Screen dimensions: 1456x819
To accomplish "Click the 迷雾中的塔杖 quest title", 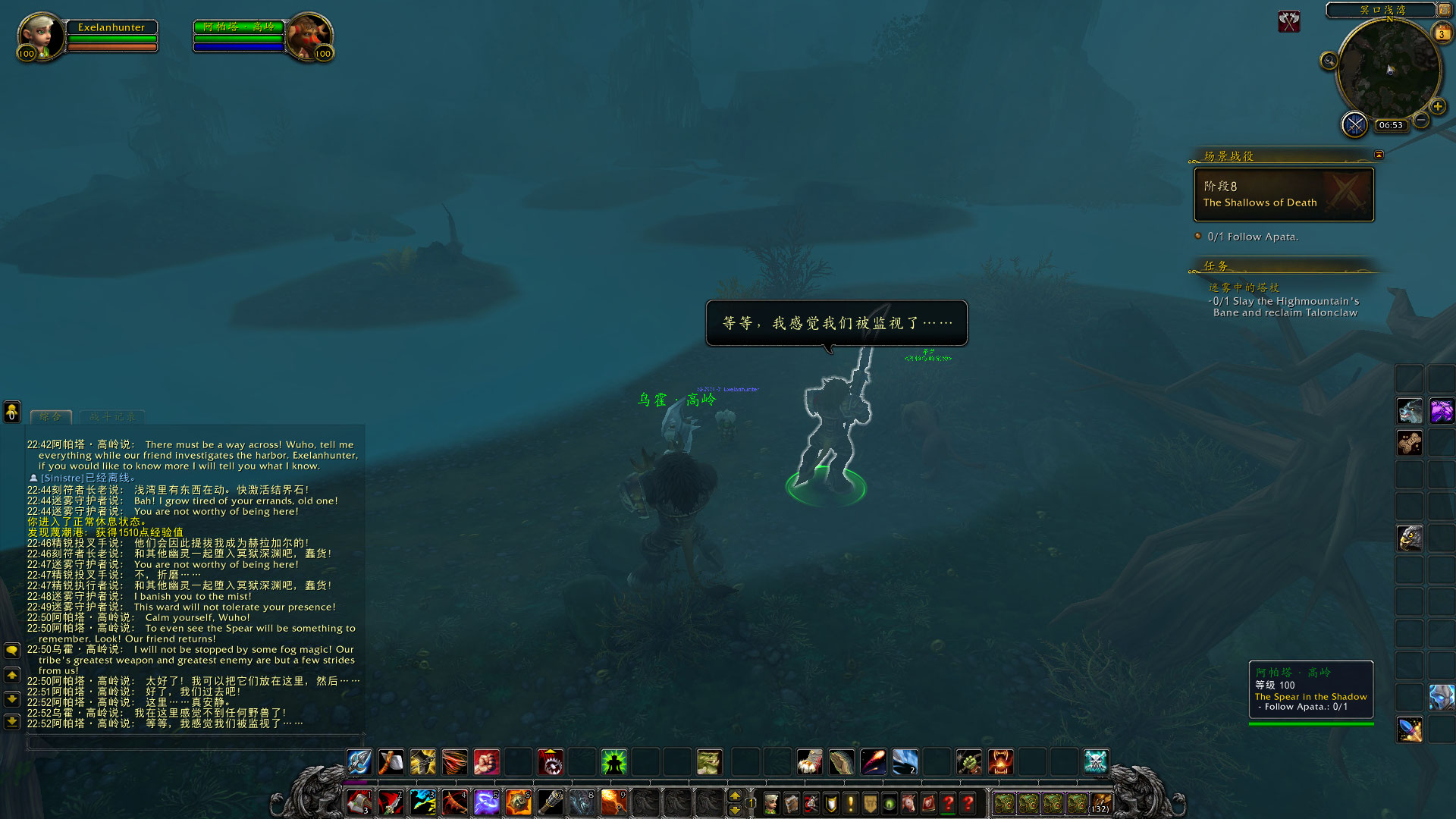I will pos(1244,287).
